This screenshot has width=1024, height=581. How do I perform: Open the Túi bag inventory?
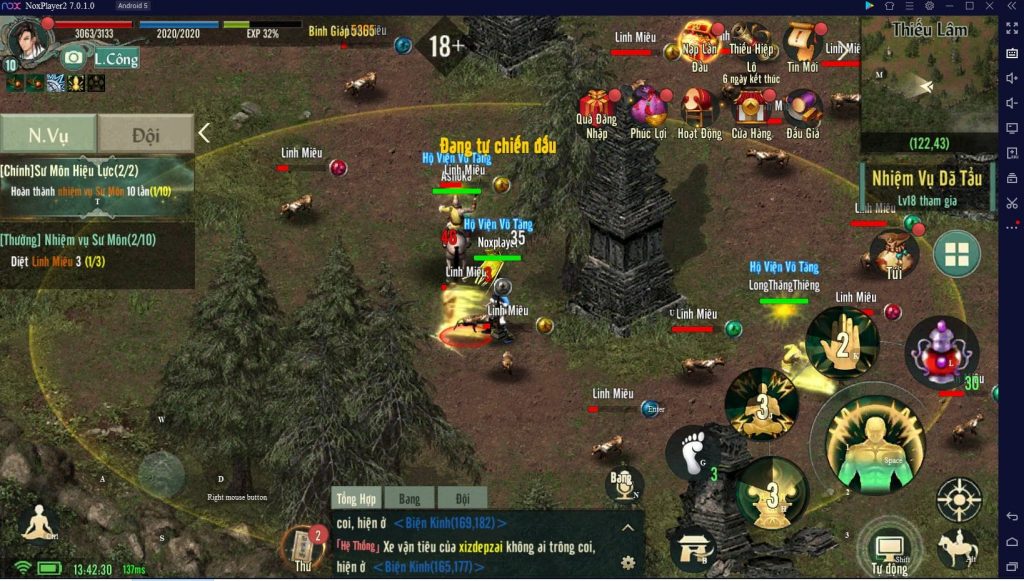click(892, 252)
